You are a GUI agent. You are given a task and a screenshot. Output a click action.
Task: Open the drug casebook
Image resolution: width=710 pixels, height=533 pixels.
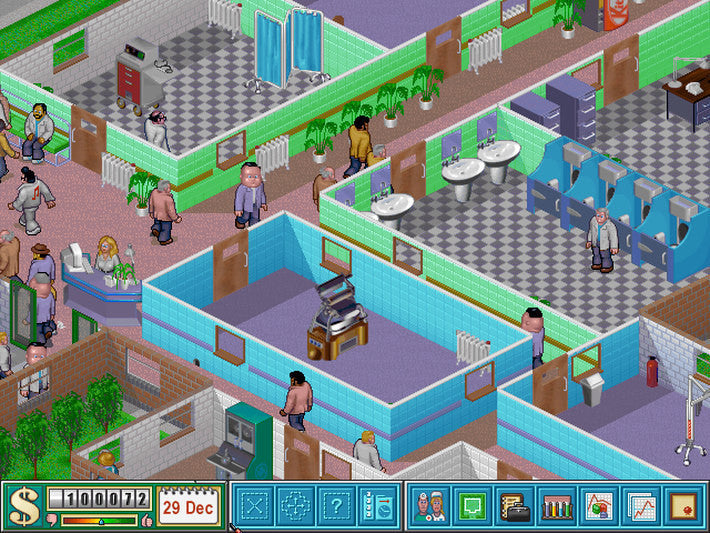tap(514, 507)
